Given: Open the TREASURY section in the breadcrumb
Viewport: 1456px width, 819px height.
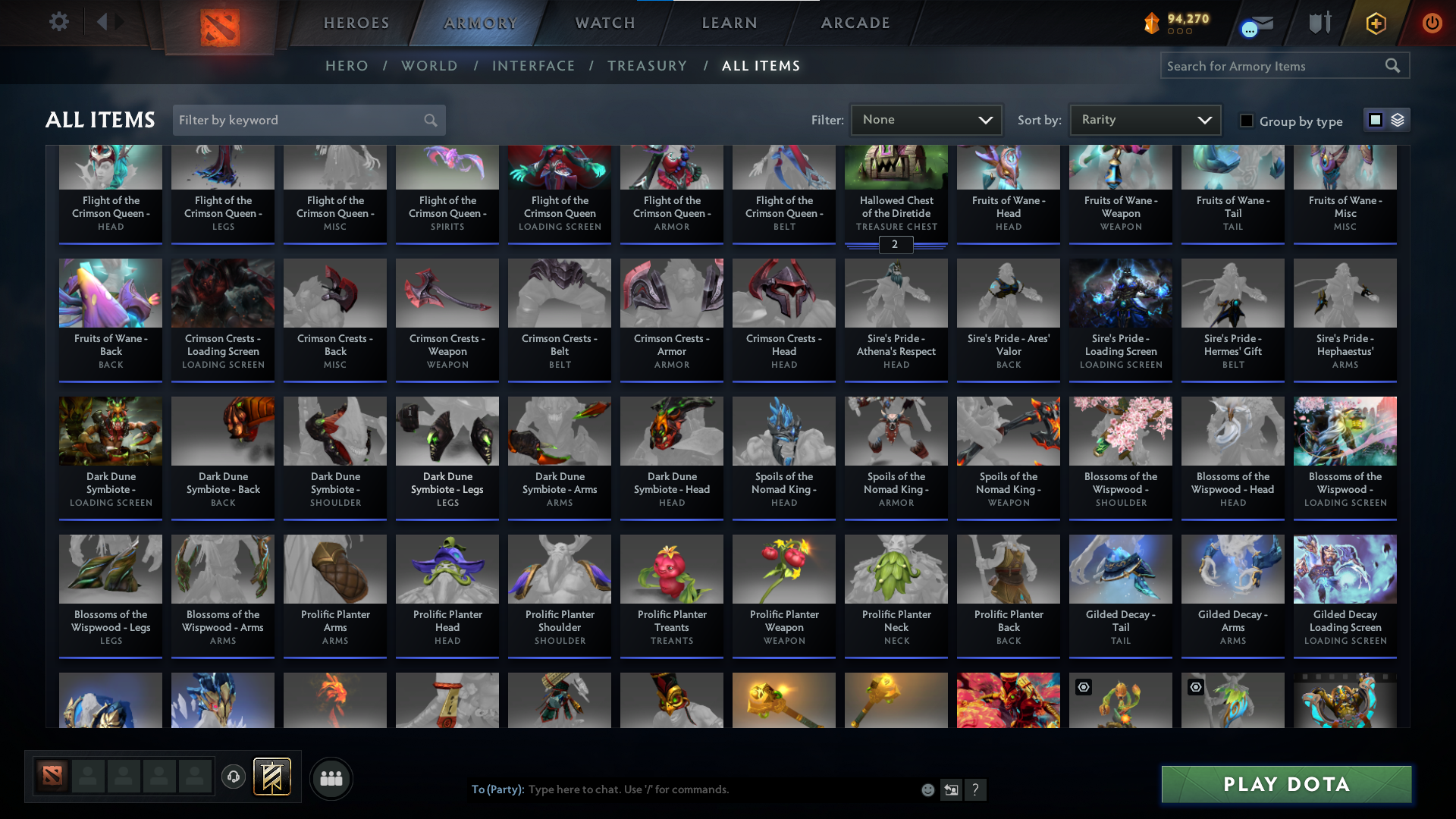Looking at the screenshot, I should (647, 66).
